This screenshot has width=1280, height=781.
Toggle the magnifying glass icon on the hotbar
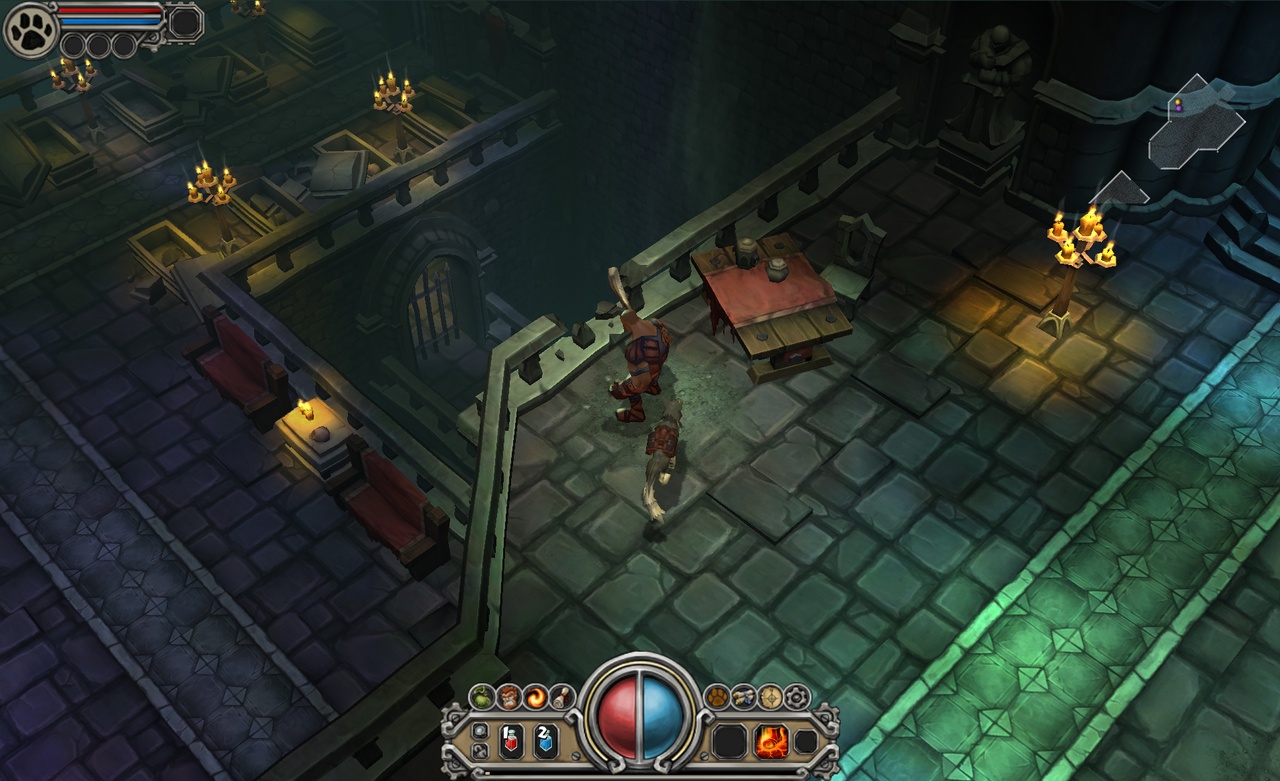[480, 731]
